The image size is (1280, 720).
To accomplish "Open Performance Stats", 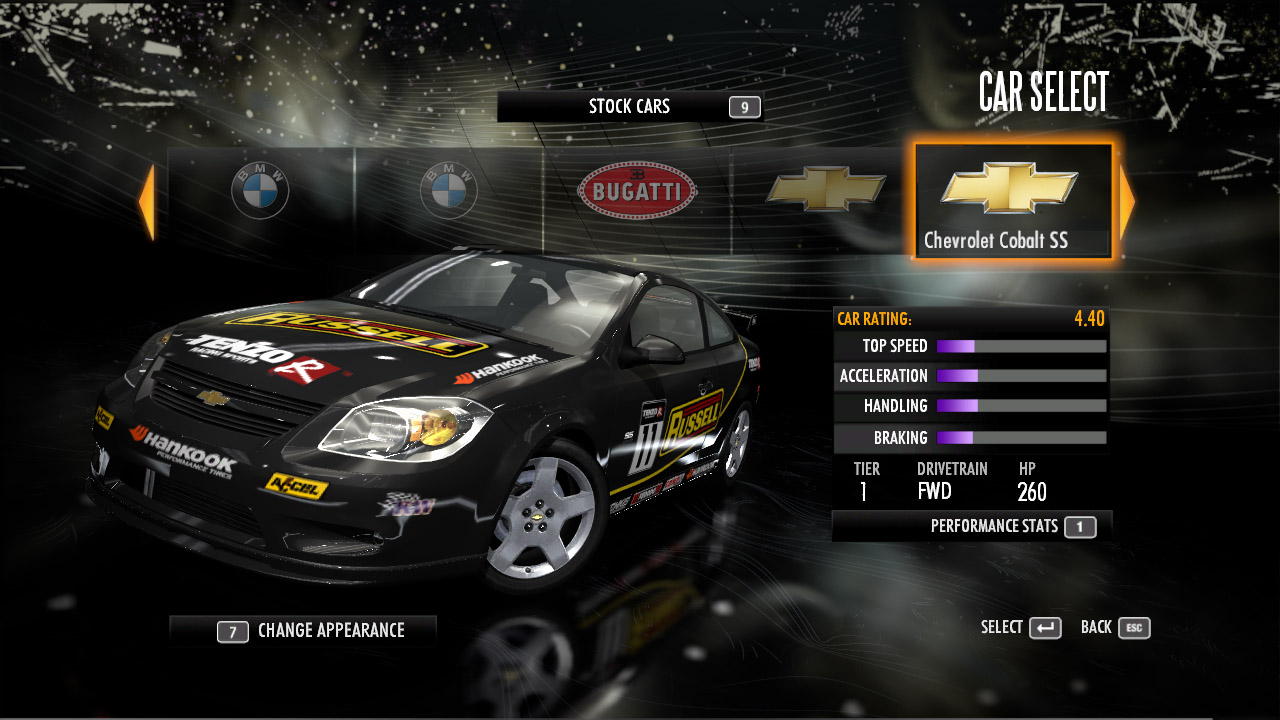I will [972, 526].
